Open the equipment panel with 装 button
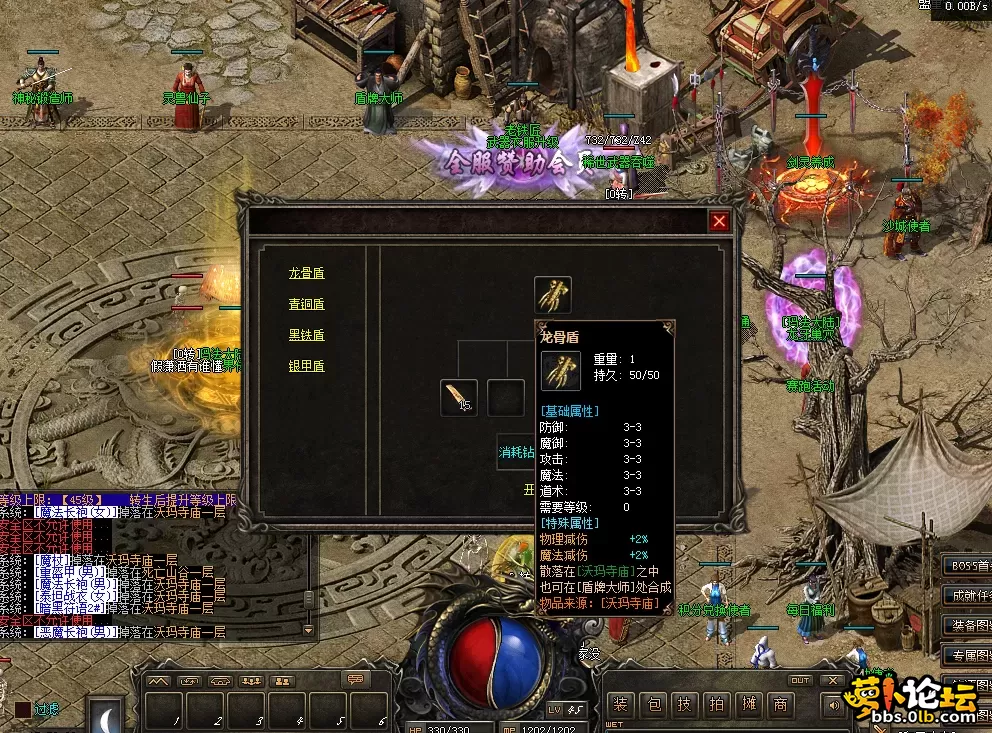 coord(621,703)
